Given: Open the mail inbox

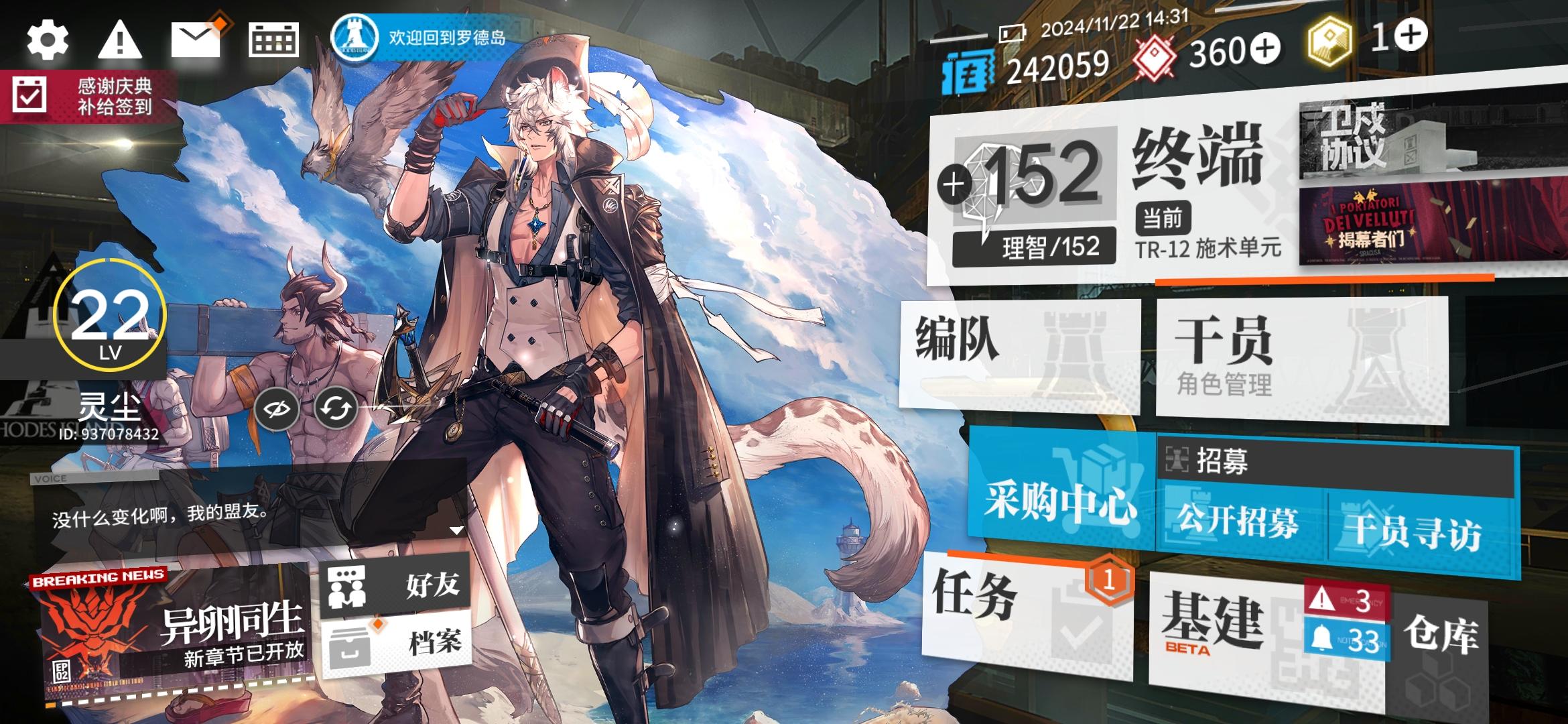Looking at the screenshot, I should pyautogui.click(x=195, y=39).
